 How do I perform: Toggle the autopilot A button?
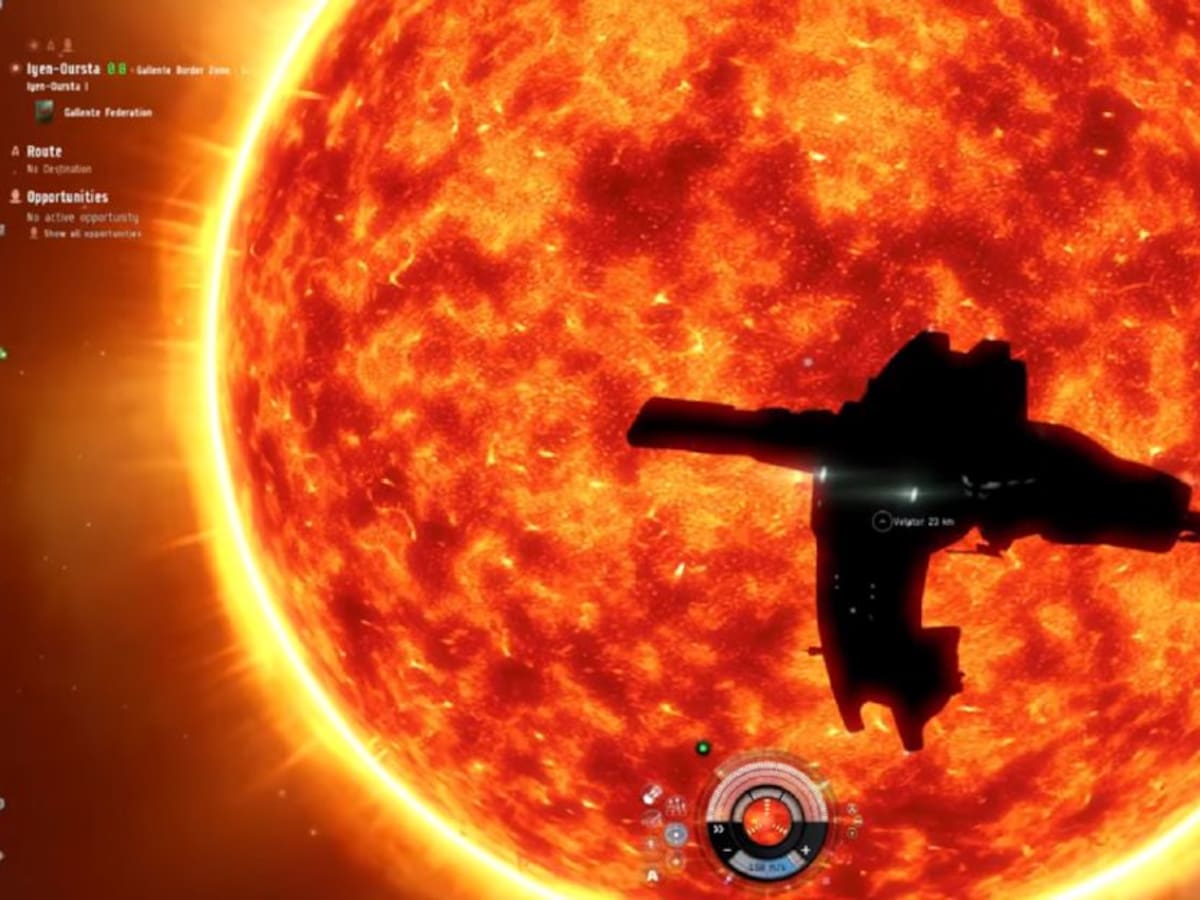pos(652,877)
